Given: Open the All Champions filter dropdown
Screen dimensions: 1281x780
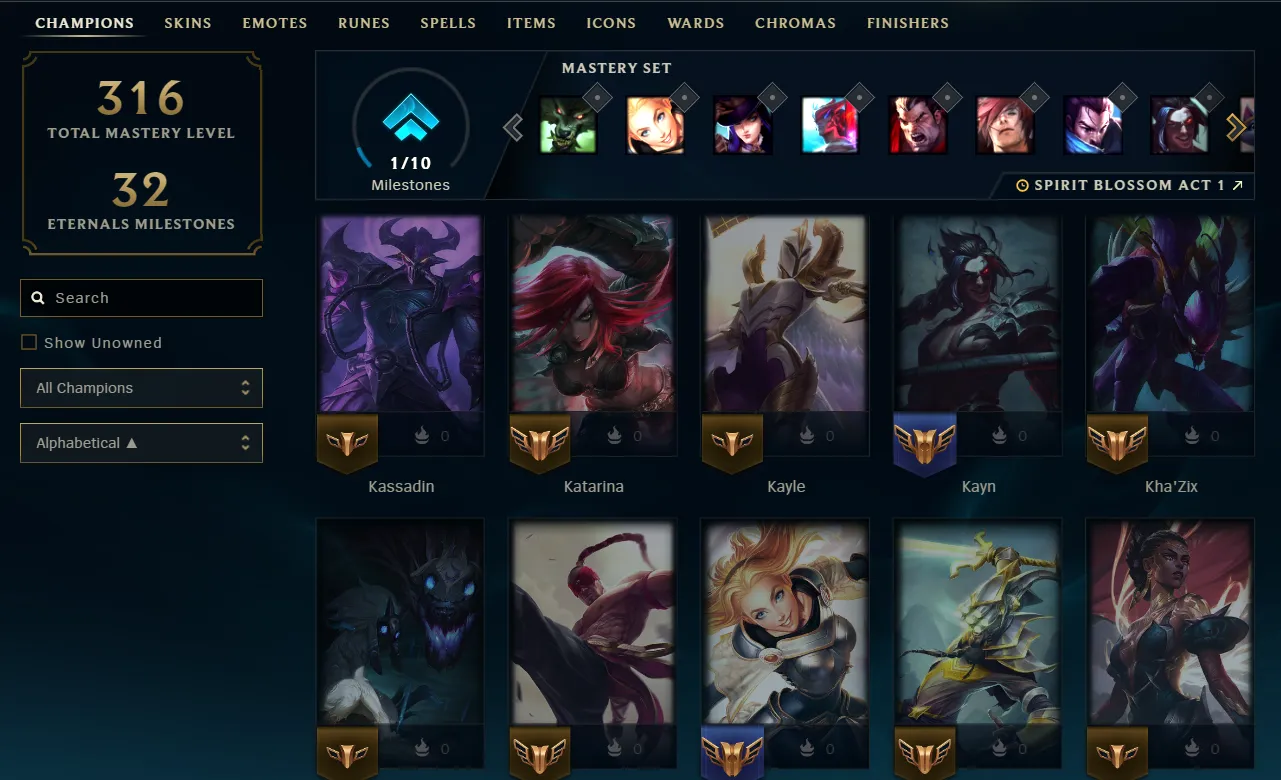Looking at the screenshot, I should coord(141,388).
